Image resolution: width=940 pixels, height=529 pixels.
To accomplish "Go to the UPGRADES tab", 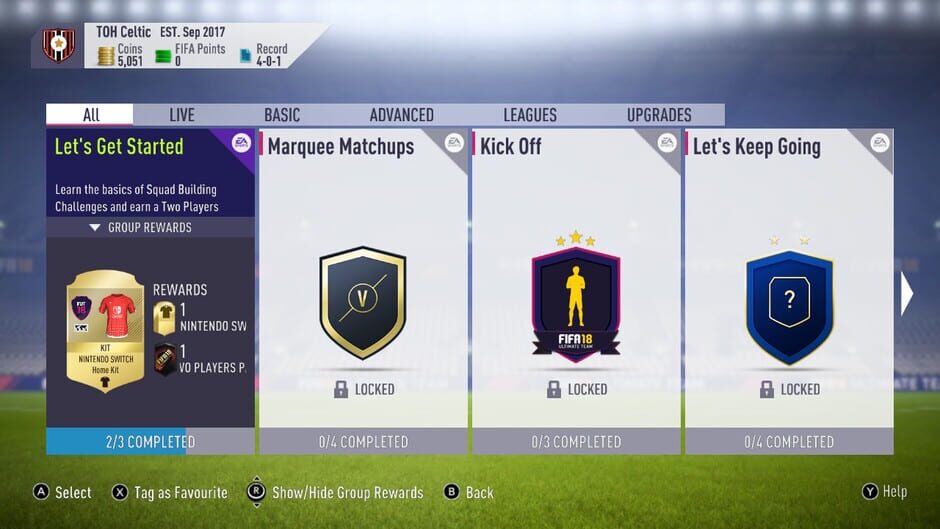I will [659, 115].
